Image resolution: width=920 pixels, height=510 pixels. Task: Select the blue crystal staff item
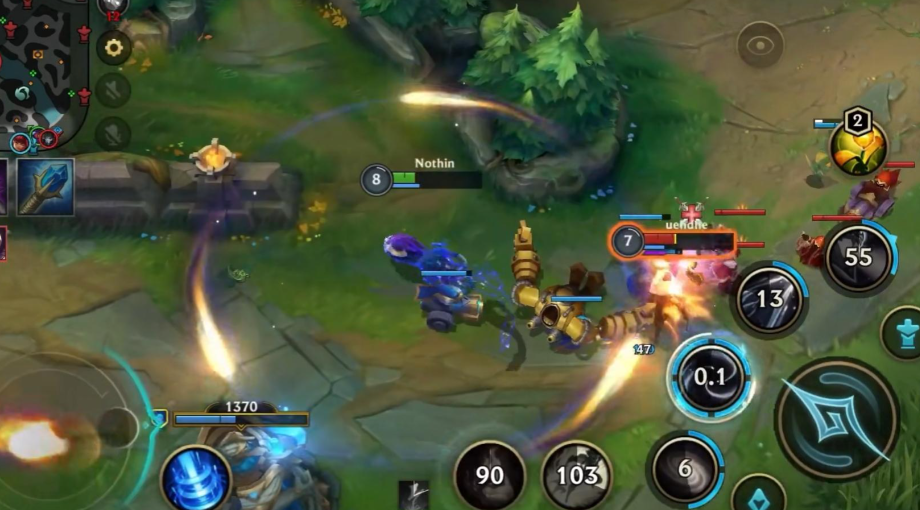click(x=45, y=187)
